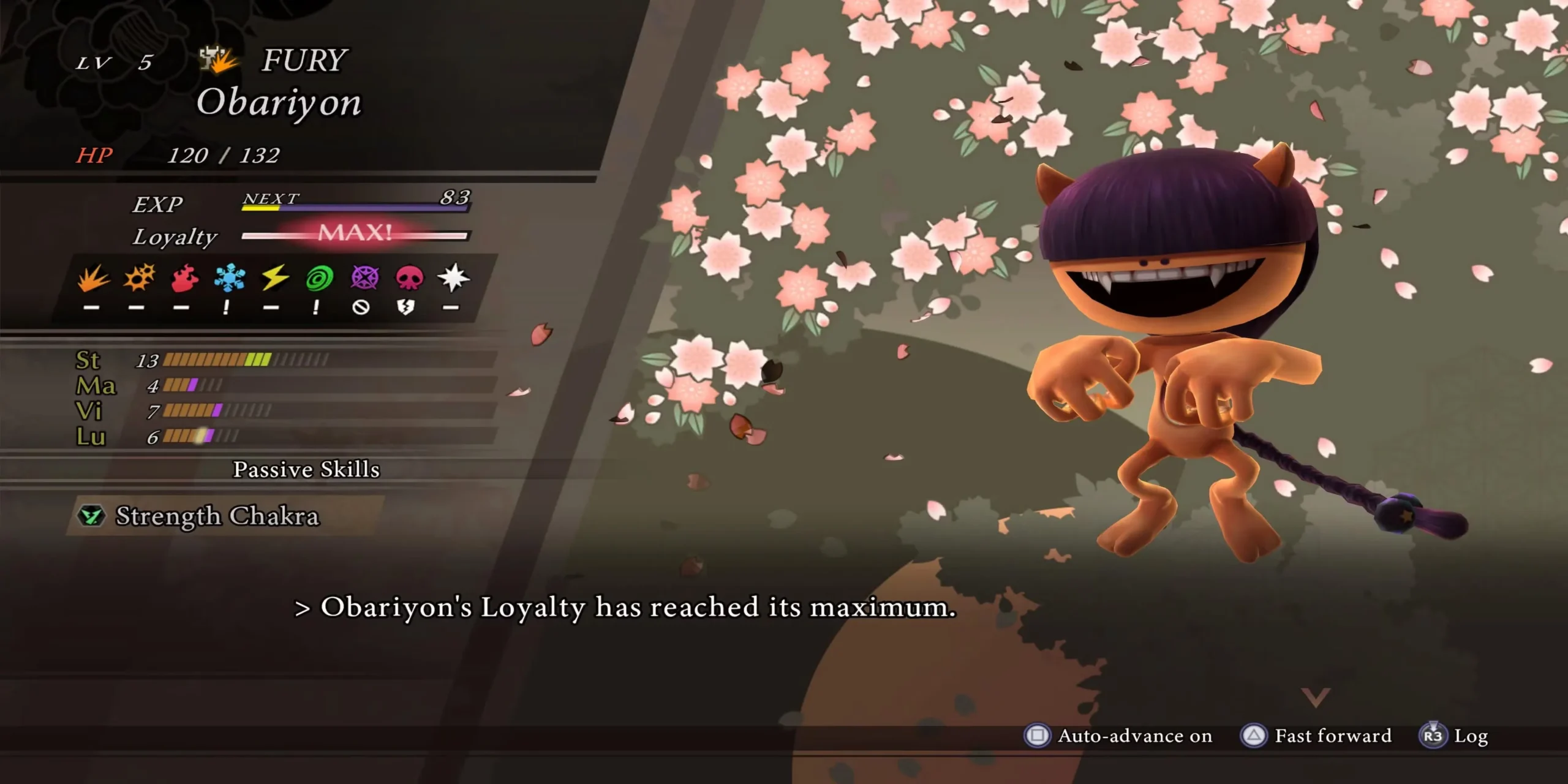Image resolution: width=1568 pixels, height=784 pixels.
Task: Select the purple web affinity icon
Action: coord(364,279)
